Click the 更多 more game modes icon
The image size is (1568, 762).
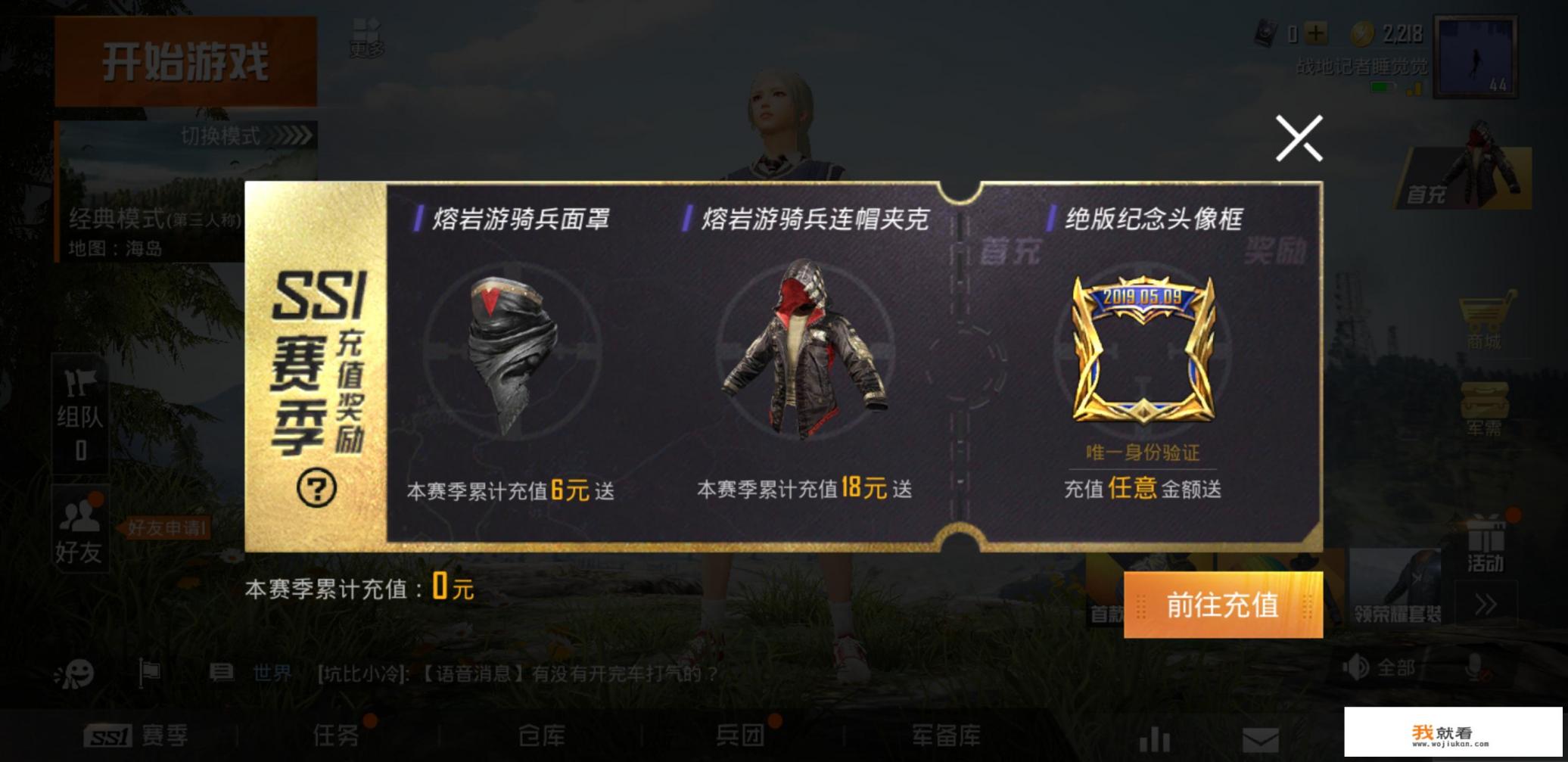click(366, 36)
